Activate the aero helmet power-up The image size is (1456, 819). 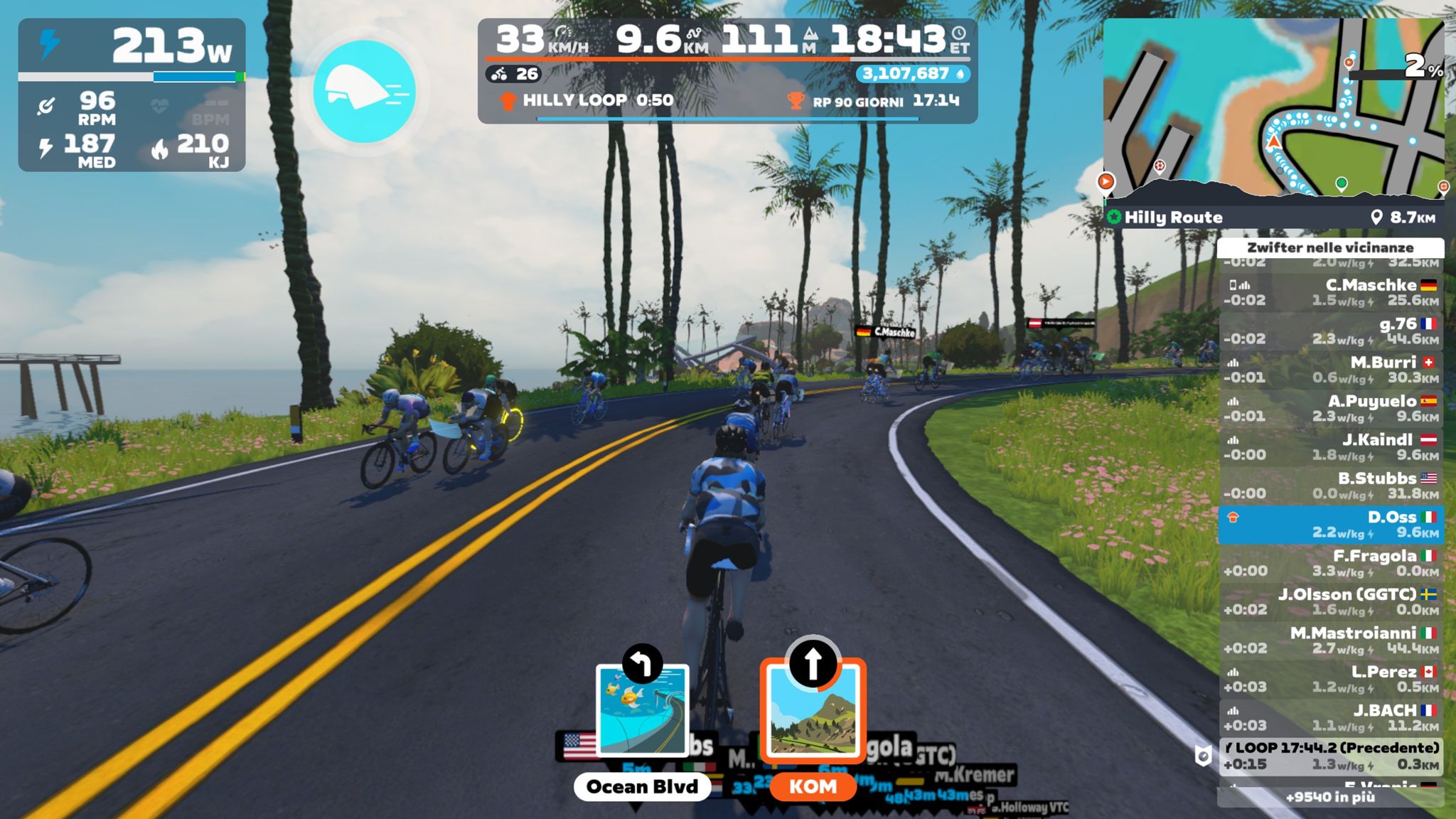(x=364, y=92)
